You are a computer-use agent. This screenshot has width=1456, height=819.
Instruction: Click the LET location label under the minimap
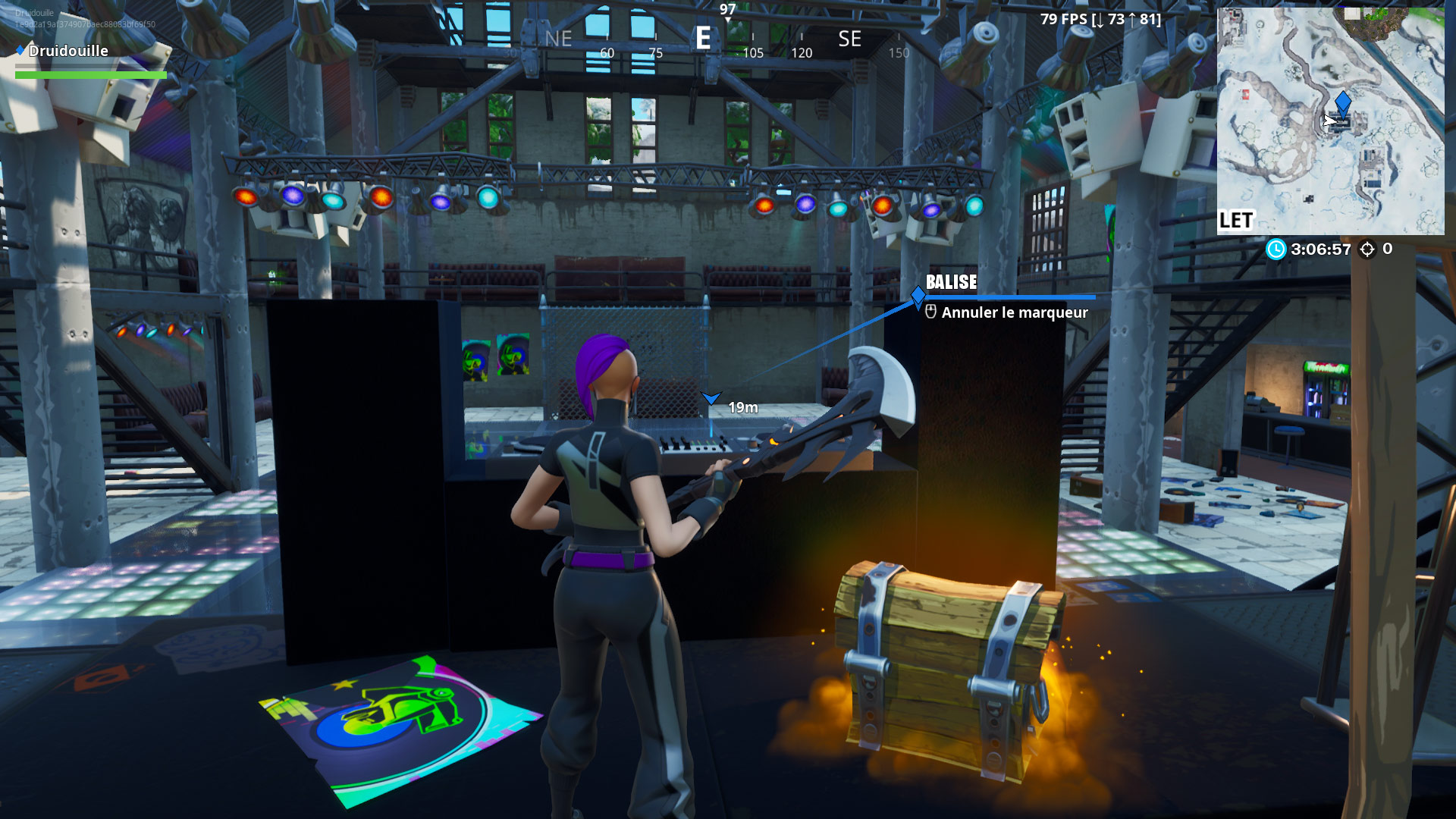tap(1237, 220)
